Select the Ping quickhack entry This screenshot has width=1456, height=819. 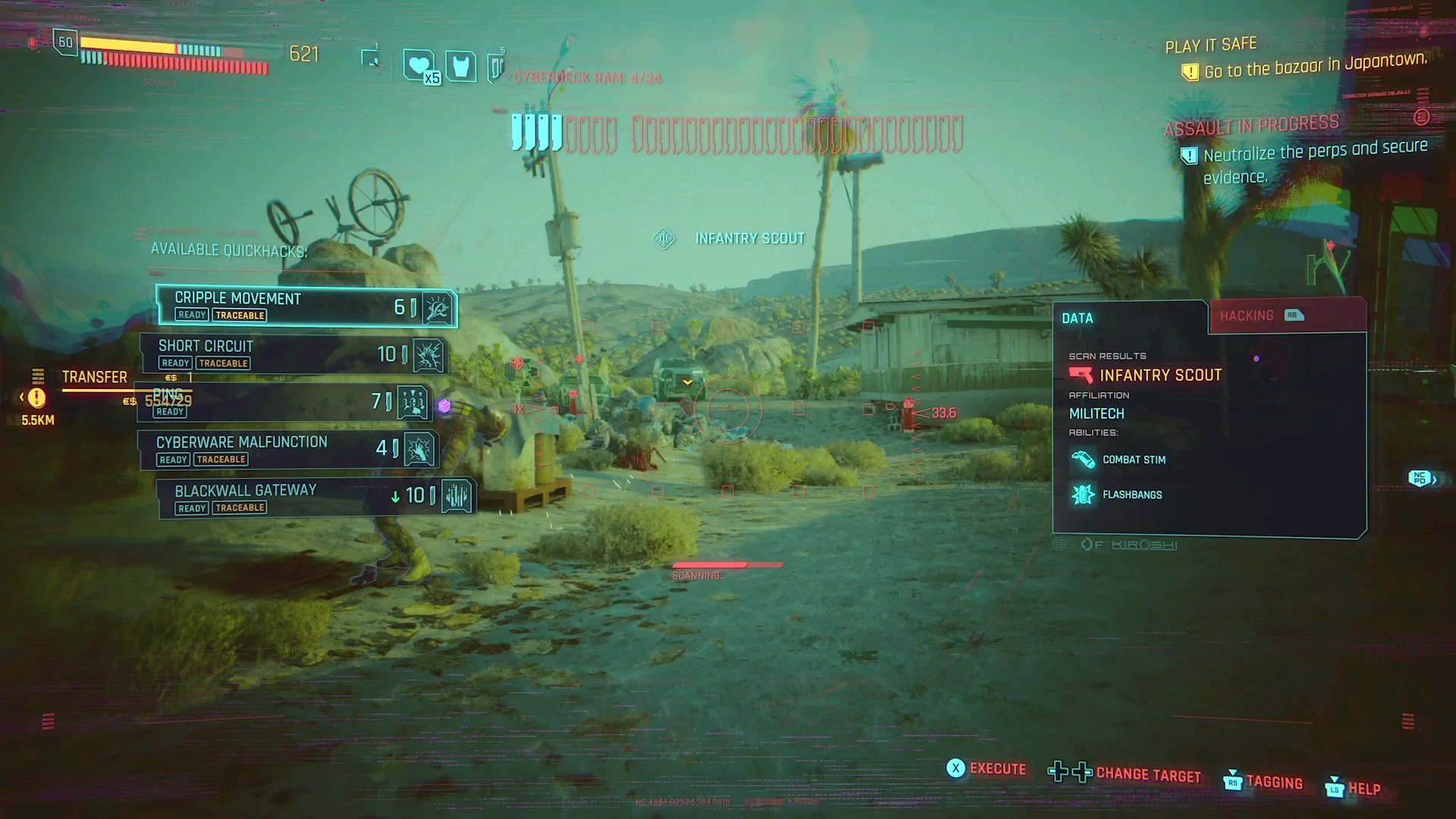click(284, 402)
